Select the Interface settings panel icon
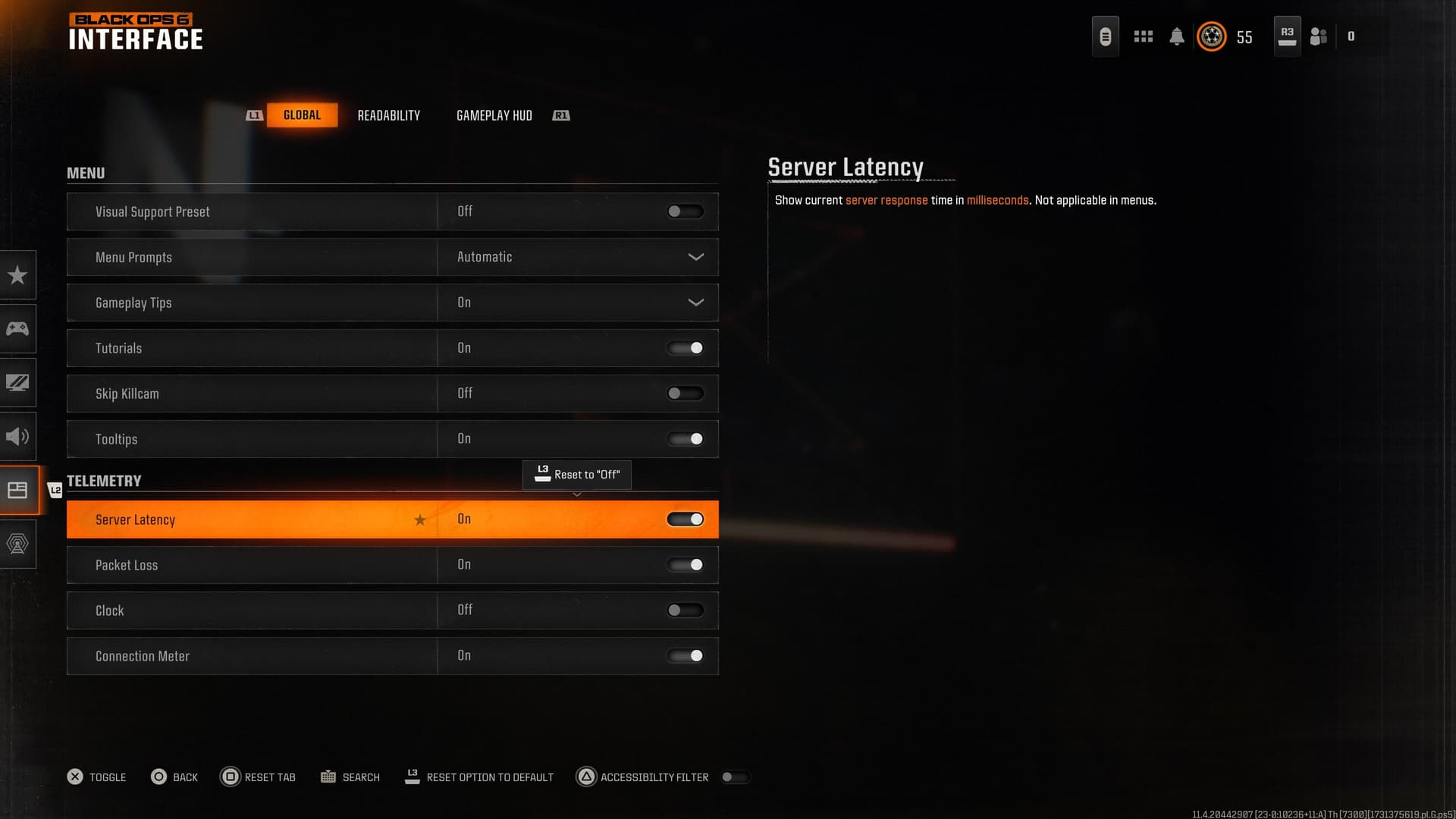This screenshot has height=819, width=1456. (x=18, y=490)
